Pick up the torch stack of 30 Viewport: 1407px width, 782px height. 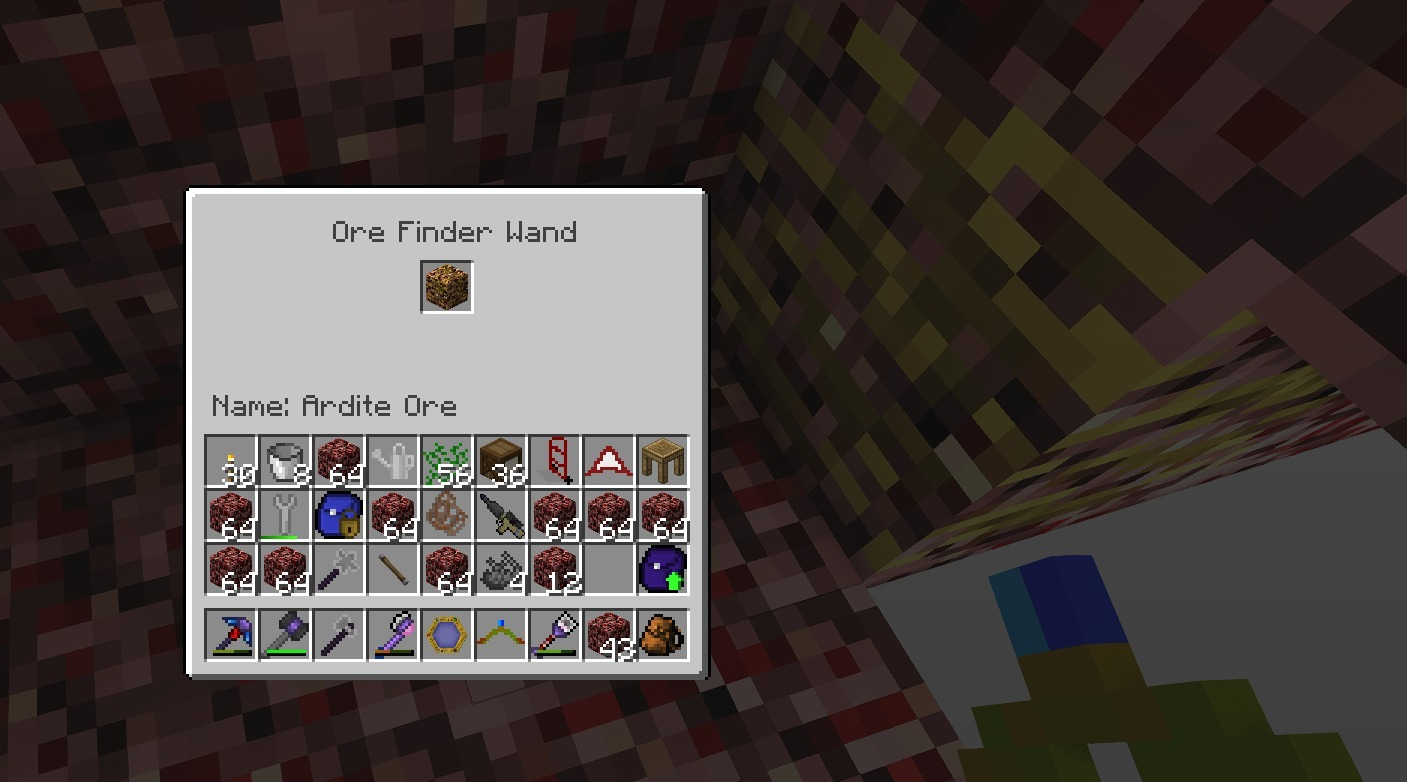coord(230,460)
